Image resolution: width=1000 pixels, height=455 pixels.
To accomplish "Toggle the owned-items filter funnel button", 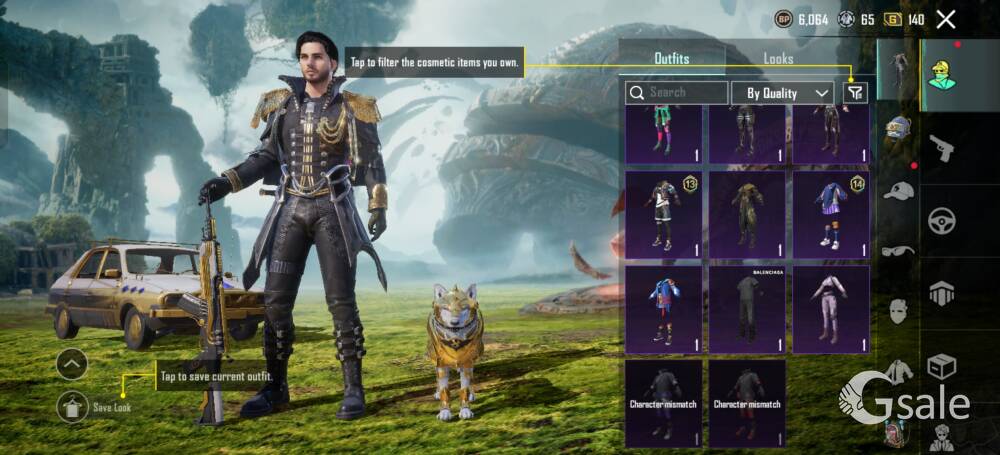I will point(854,93).
